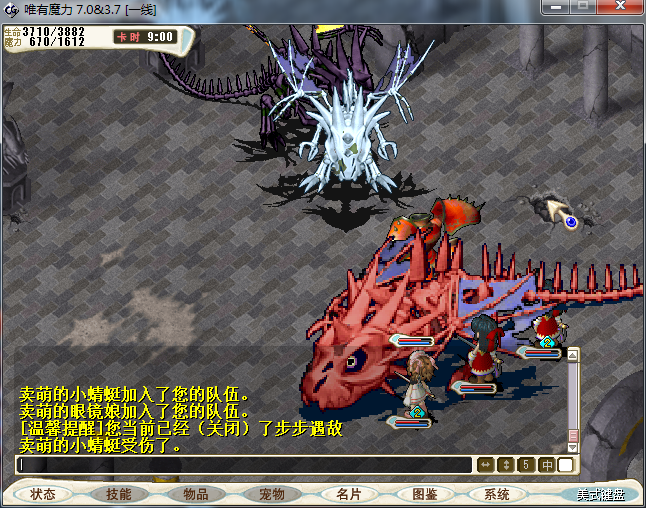Image resolution: width=646 pixels, height=508 pixels.
Task: Open the 系统 system menu
Action: [497, 494]
